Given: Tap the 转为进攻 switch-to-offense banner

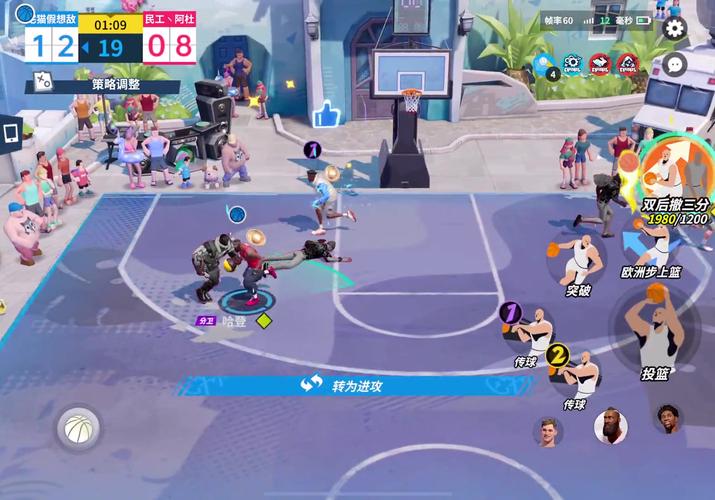Looking at the screenshot, I should [x=343, y=385].
